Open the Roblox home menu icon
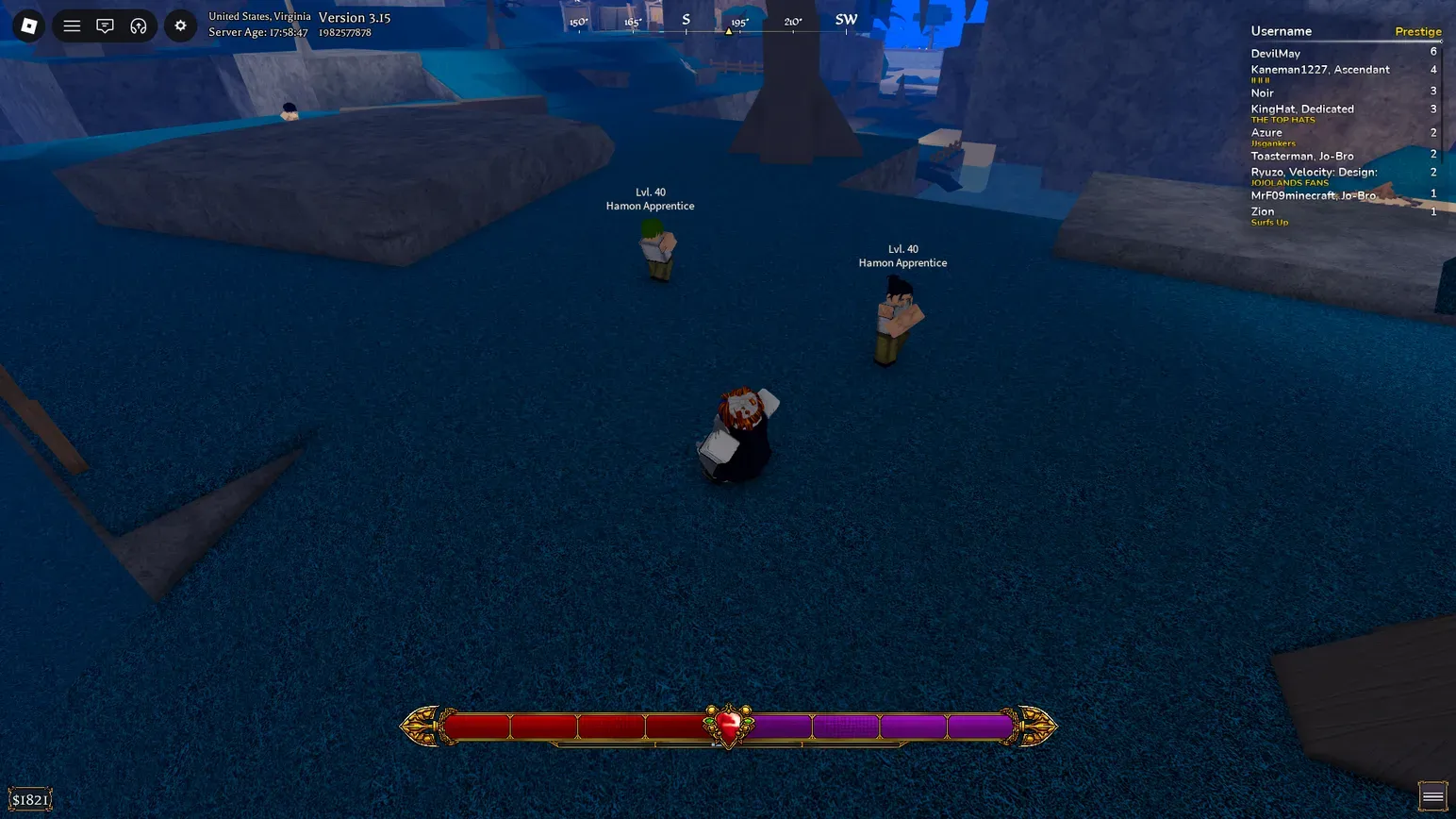This screenshot has height=819, width=1456. (x=28, y=25)
